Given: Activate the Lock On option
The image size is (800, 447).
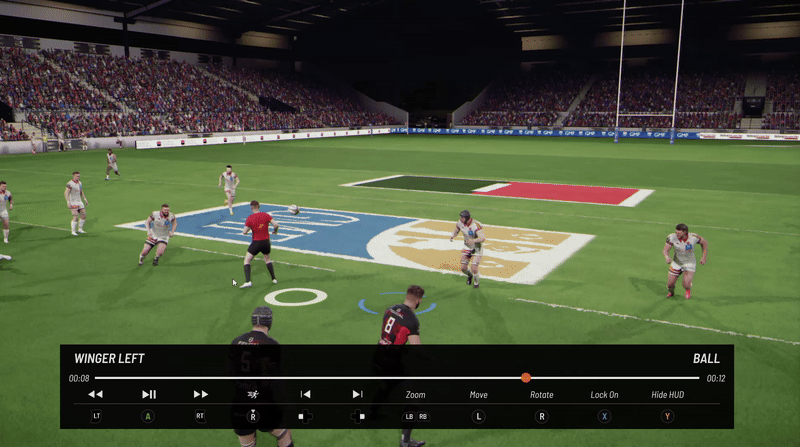Looking at the screenshot, I should [x=604, y=395].
